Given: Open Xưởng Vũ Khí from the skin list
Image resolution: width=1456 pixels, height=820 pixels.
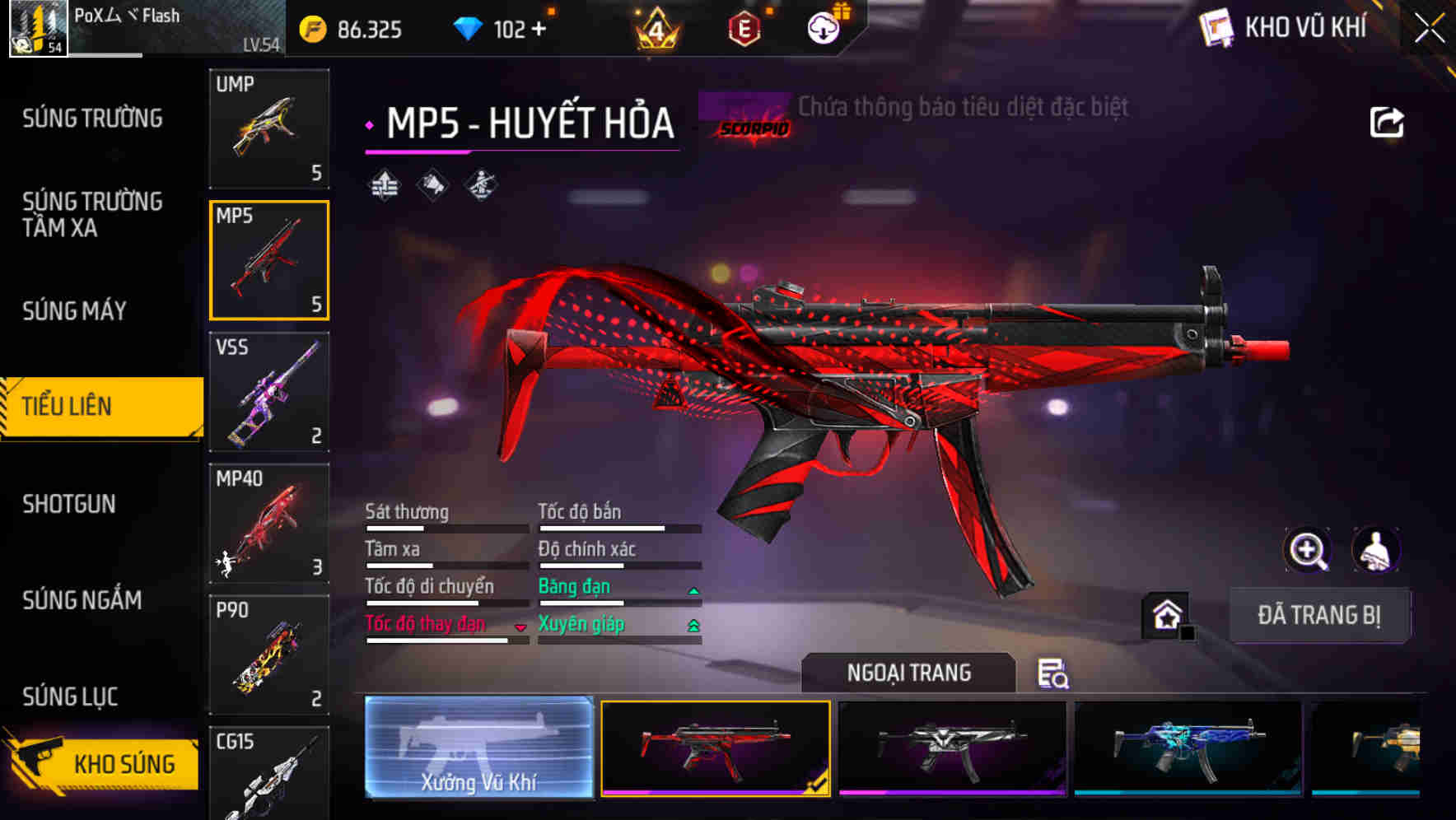Looking at the screenshot, I should coord(478,749).
